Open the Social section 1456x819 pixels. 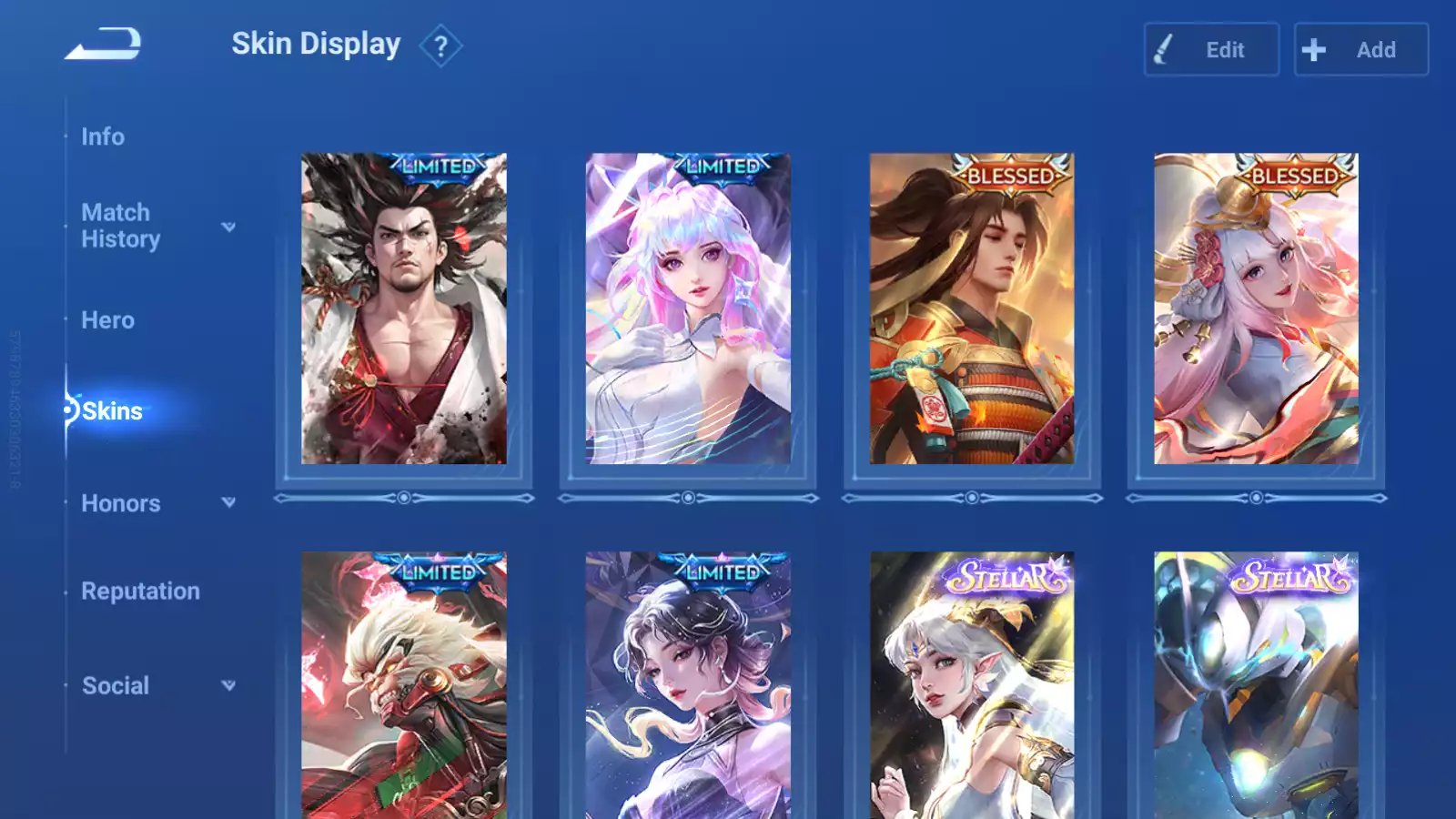click(x=116, y=686)
